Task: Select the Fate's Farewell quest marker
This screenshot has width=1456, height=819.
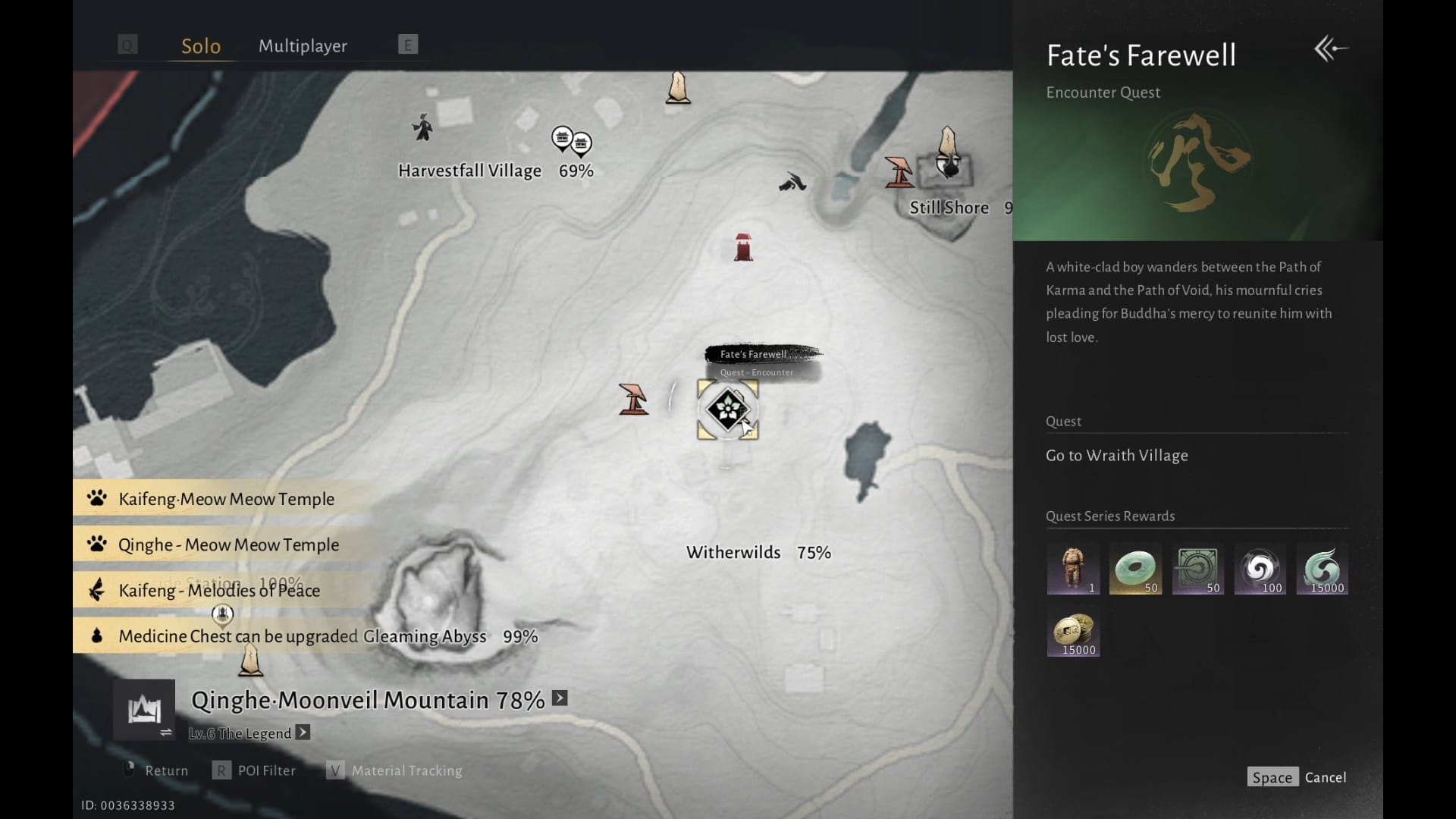Action: click(727, 409)
